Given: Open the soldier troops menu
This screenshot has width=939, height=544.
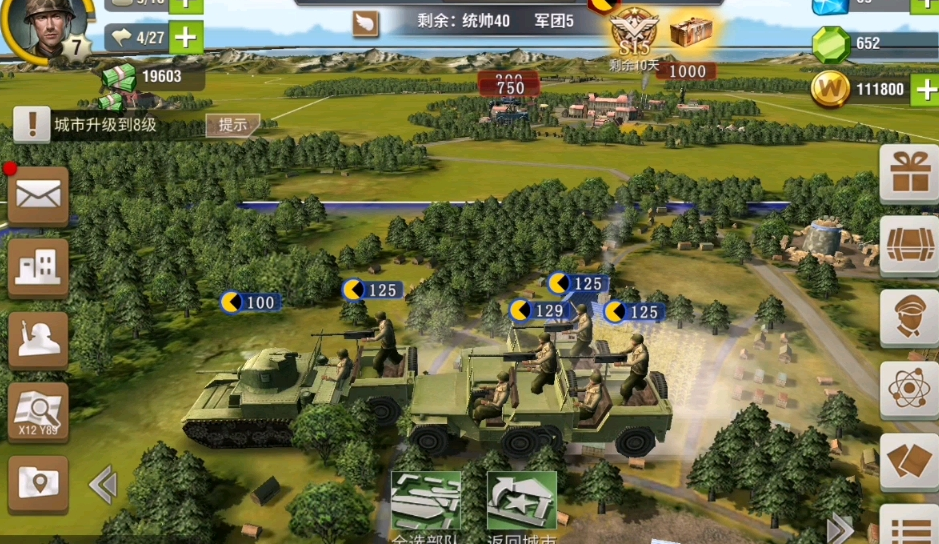Looking at the screenshot, I should click(38, 340).
